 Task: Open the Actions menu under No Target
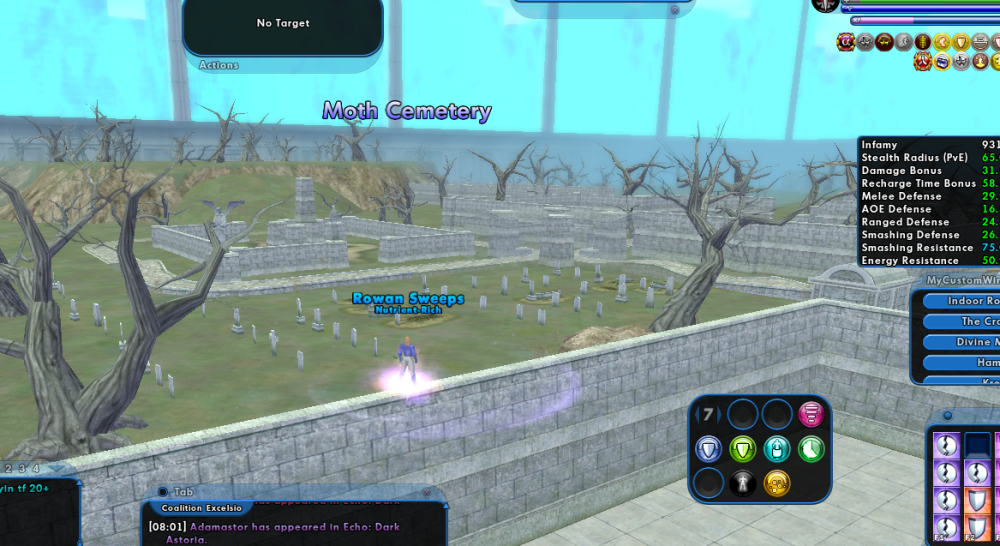[219, 65]
